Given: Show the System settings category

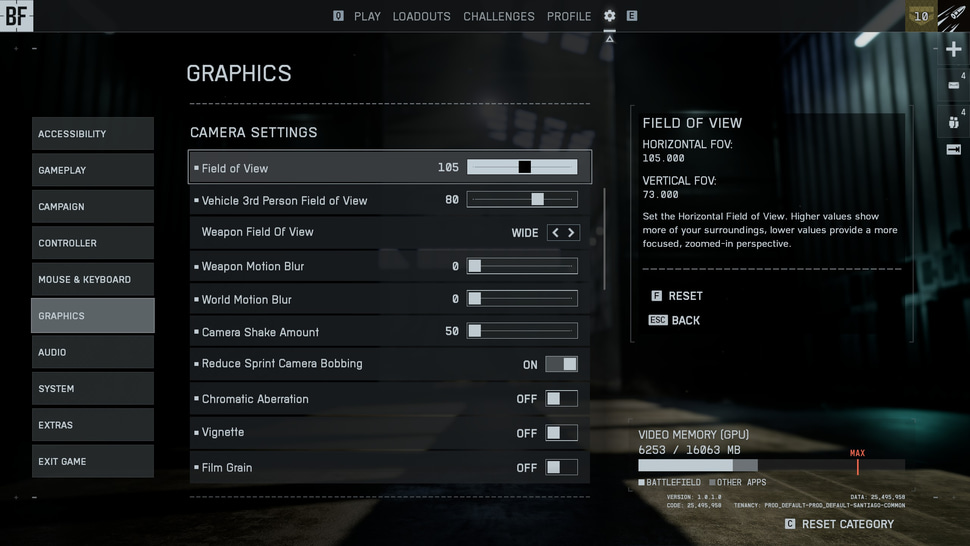Looking at the screenshot, I should coord(92,389).
